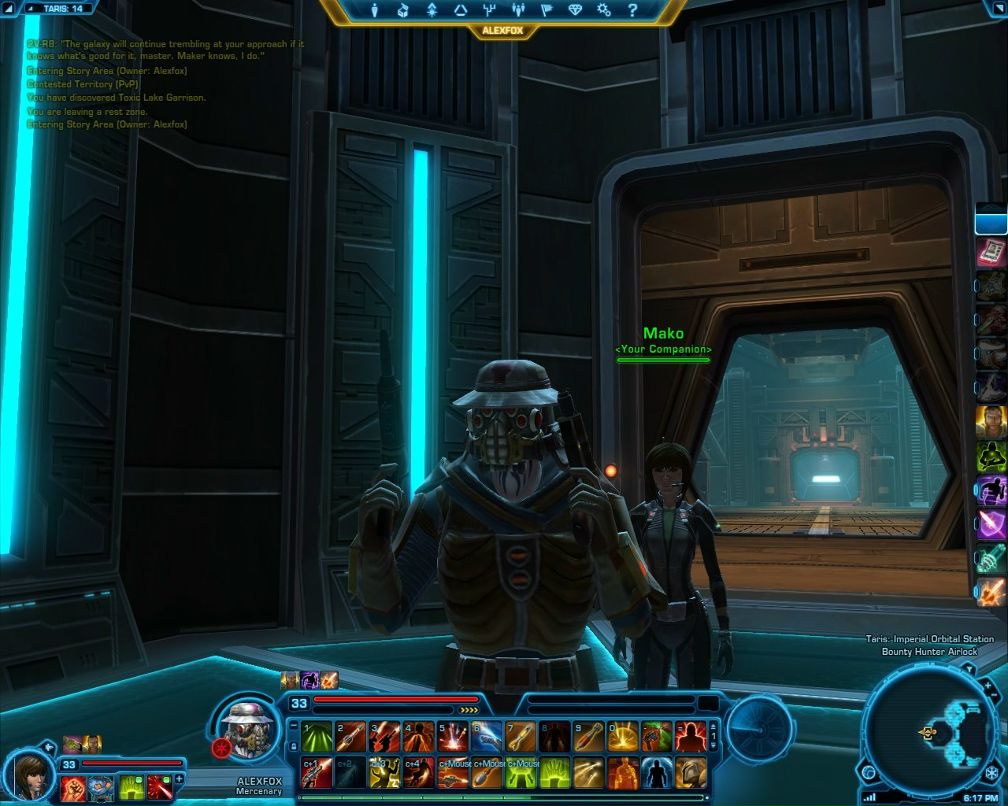Open the gear preferences icon
This screenshot has width=1008, height=806.
coord(604,11)
